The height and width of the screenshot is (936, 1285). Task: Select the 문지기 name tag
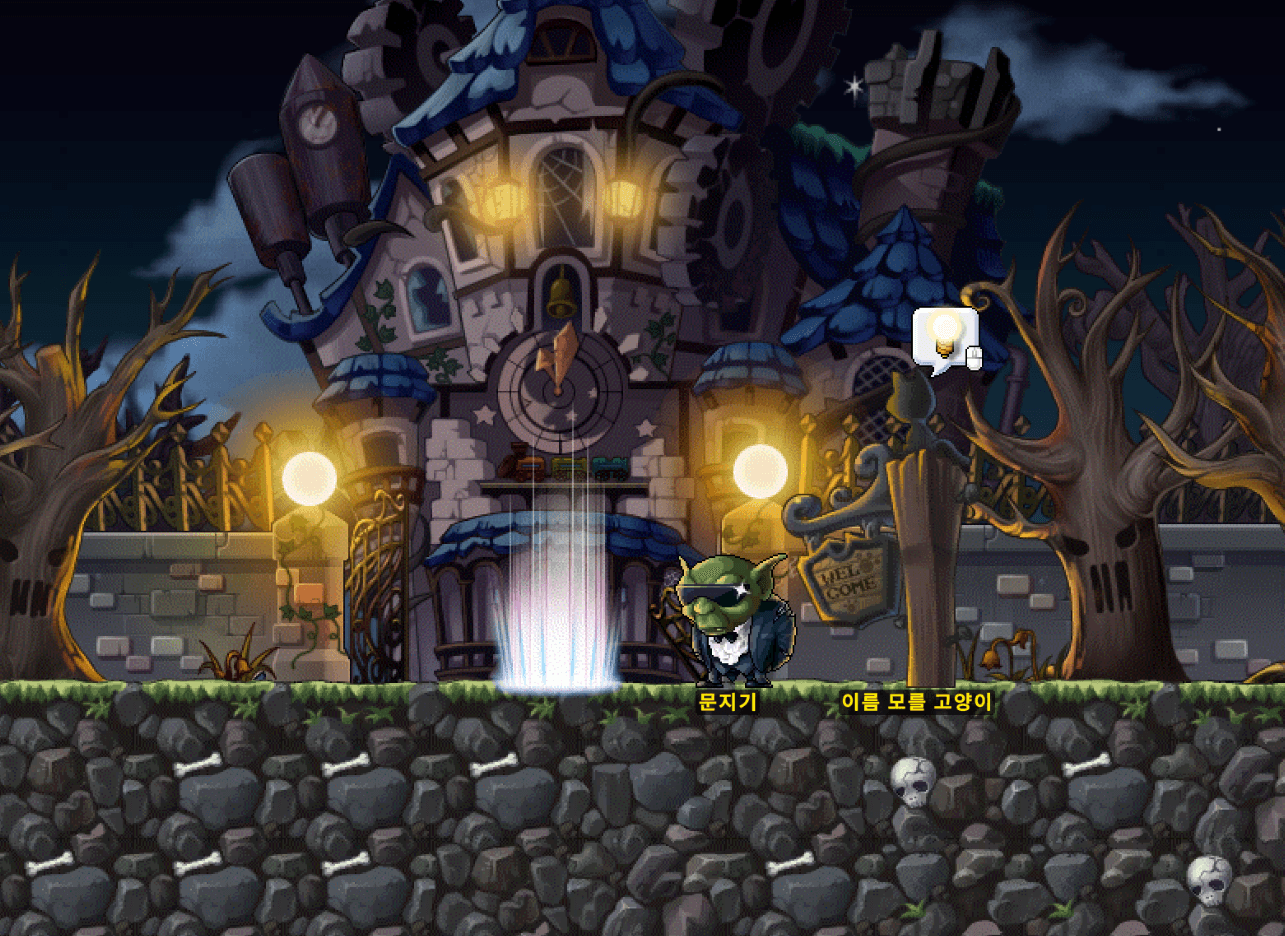click(727, 702)
